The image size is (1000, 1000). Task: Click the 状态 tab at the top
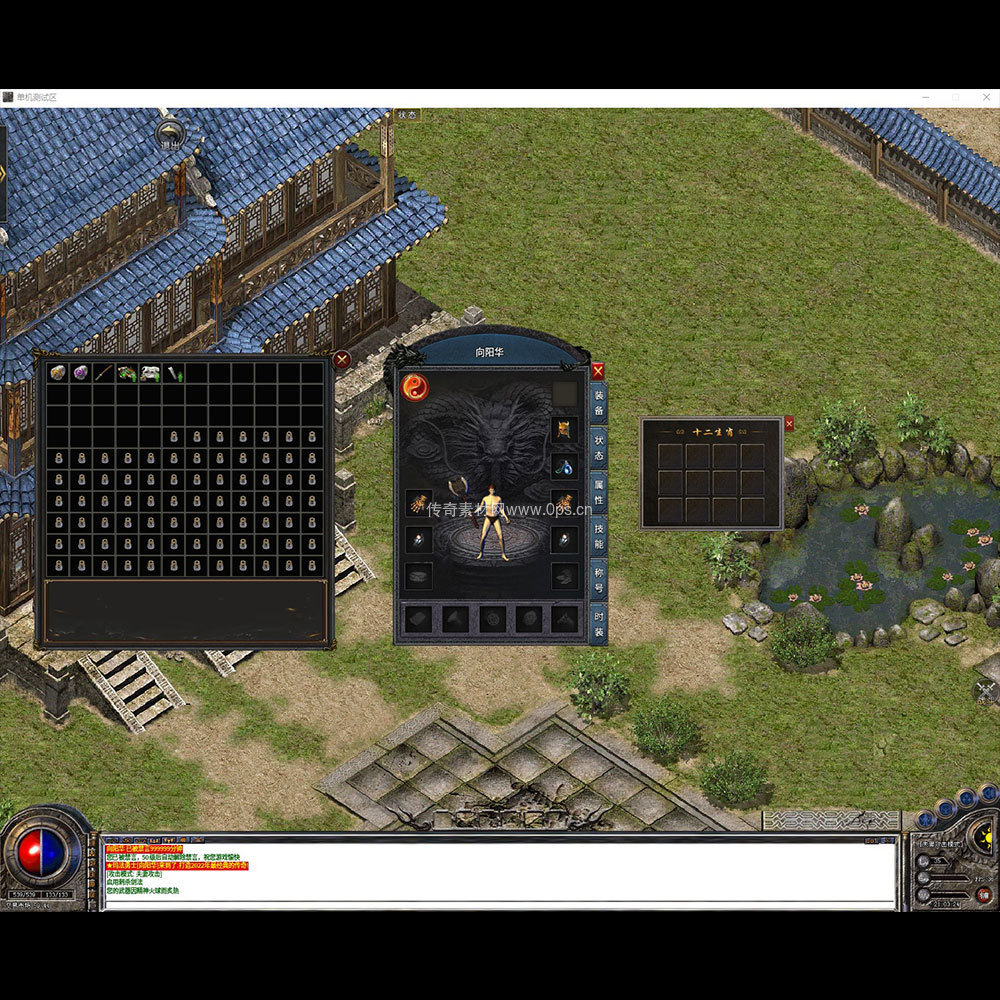tap(407, 115)
